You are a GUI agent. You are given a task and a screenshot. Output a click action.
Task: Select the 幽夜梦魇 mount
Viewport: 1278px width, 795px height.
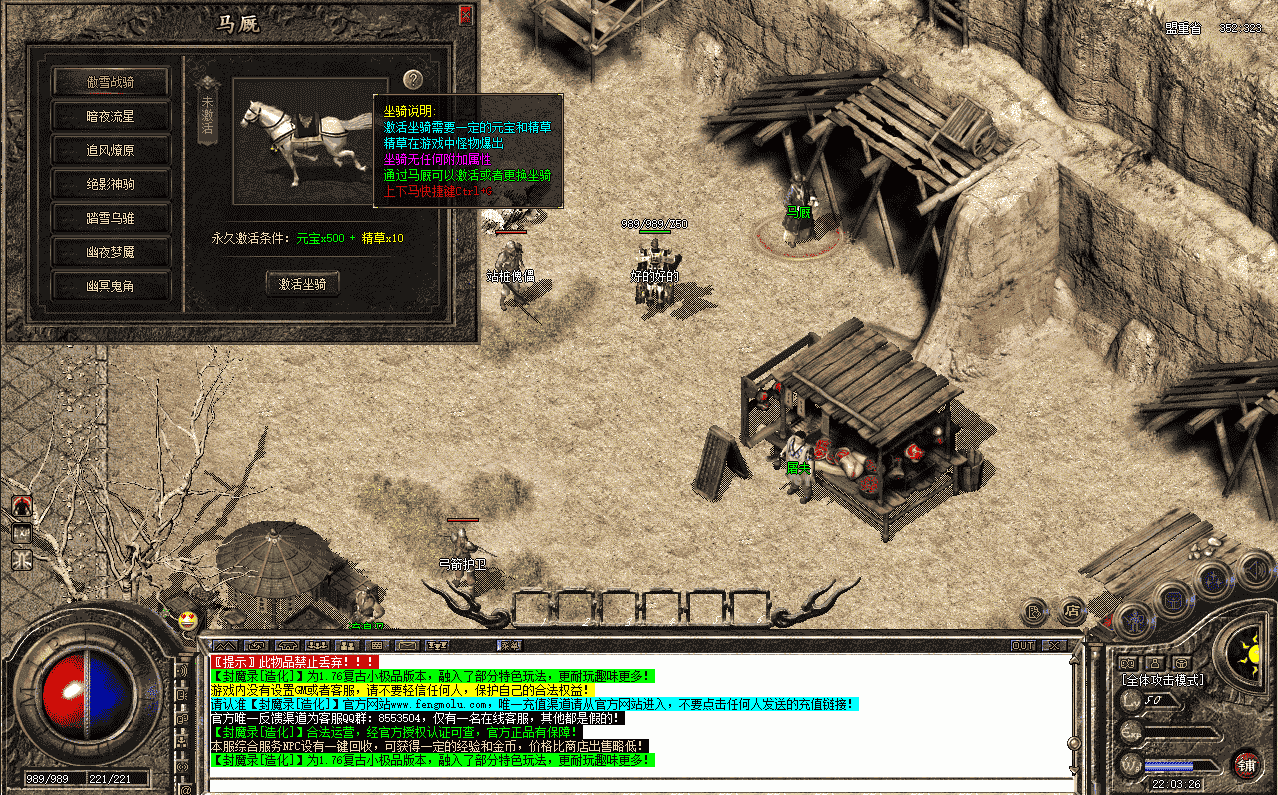(x=110, y=252)
